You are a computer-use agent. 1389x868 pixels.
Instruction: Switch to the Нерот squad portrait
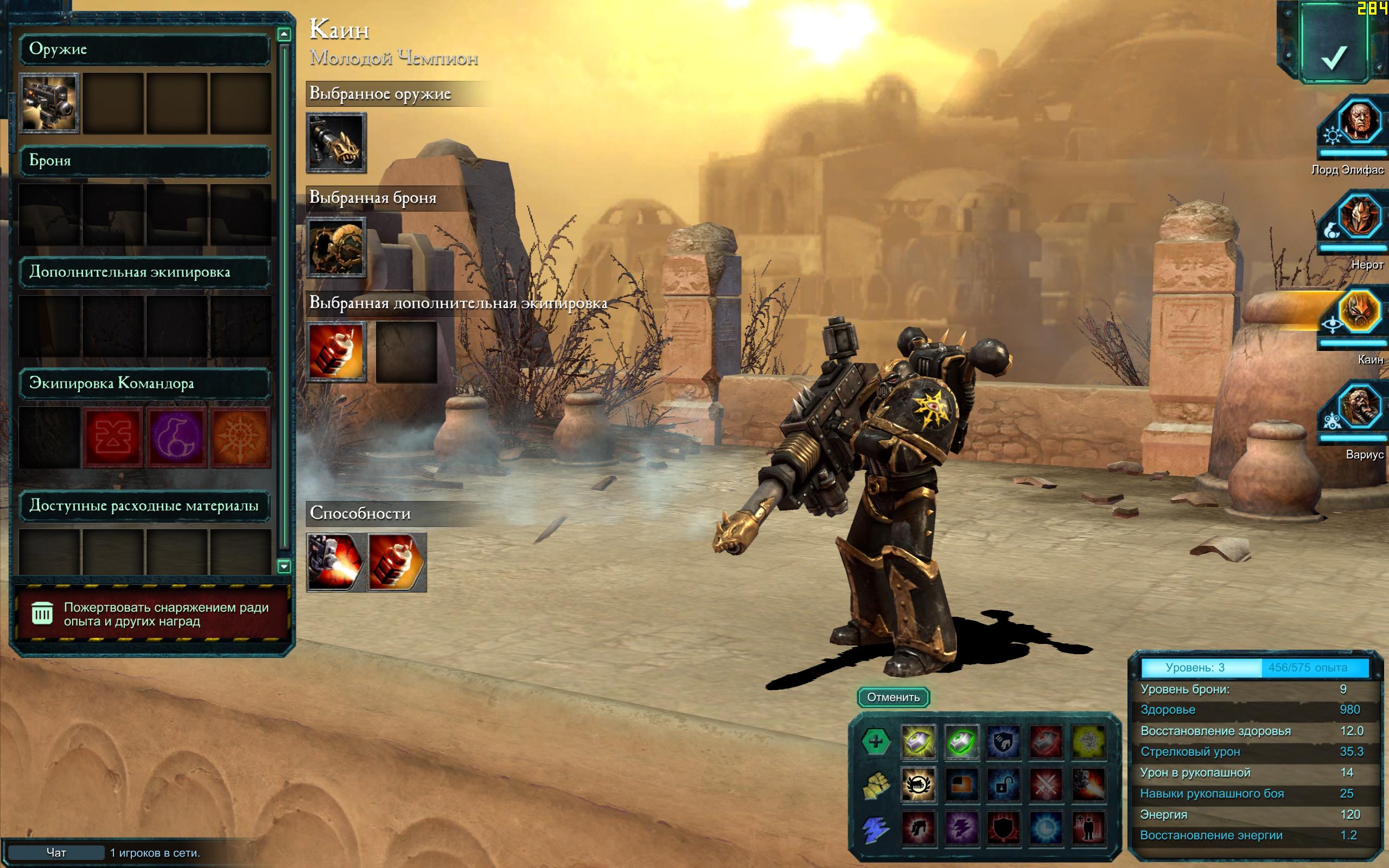[x=1359, y=218]
